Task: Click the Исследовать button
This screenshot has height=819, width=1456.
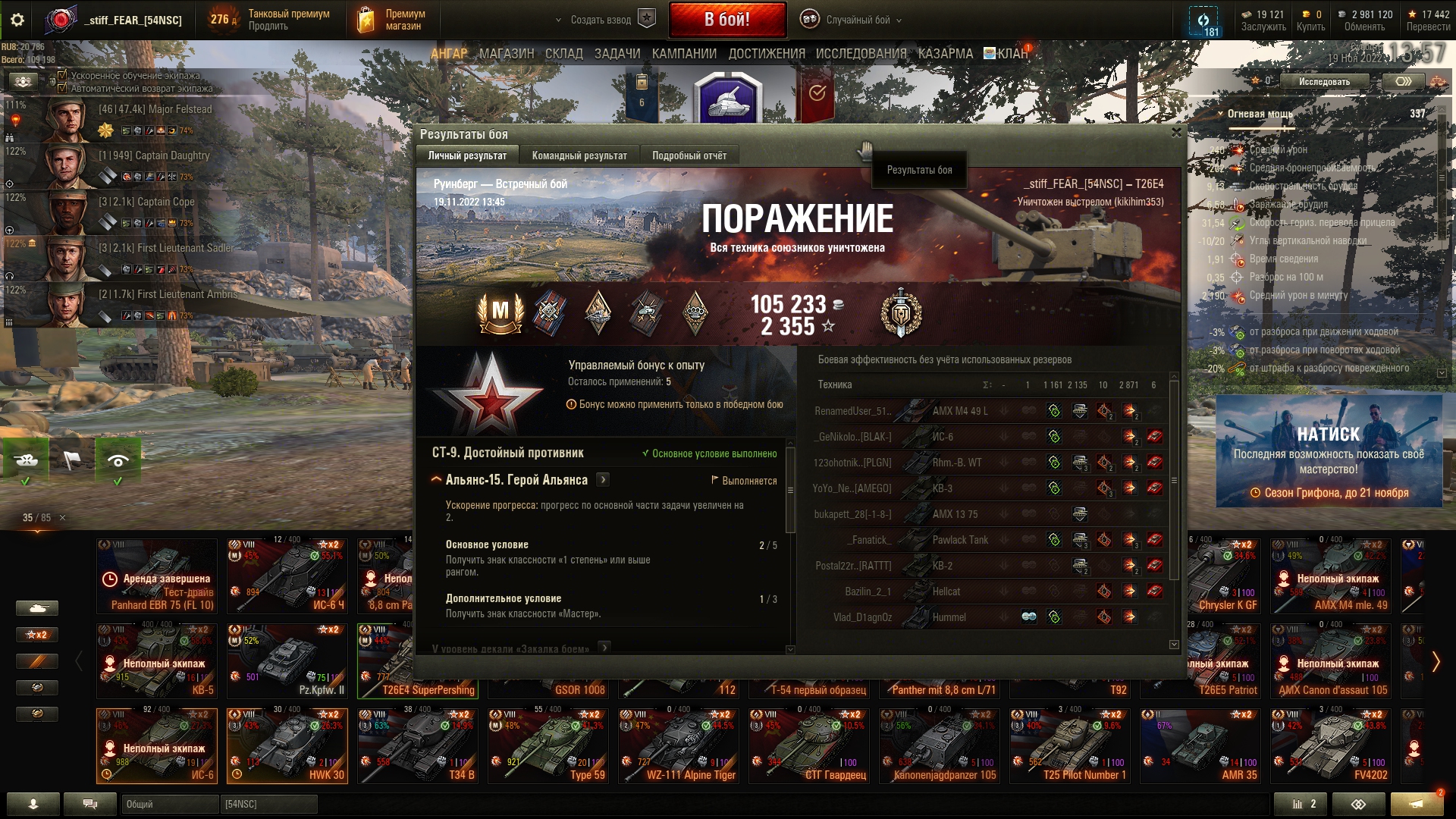Action: point(1324,81)
